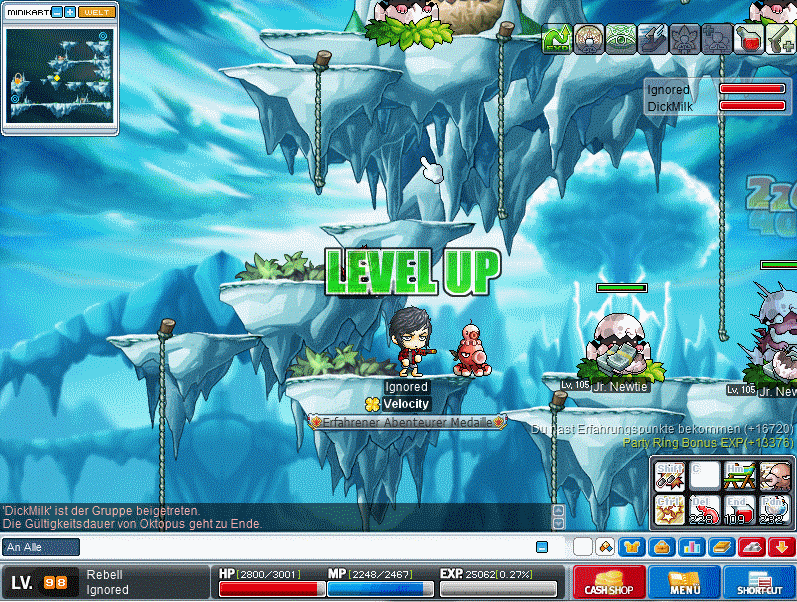
Task: Activate the Shift quickslot skill
Action: [670, 475]
